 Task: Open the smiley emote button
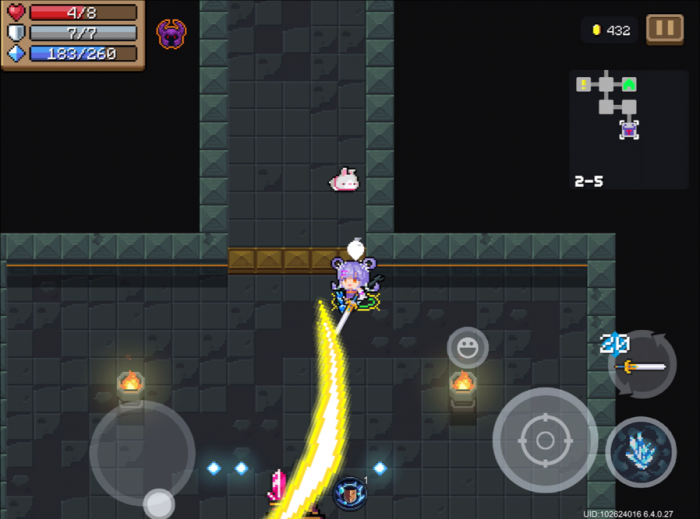(467, 348)
